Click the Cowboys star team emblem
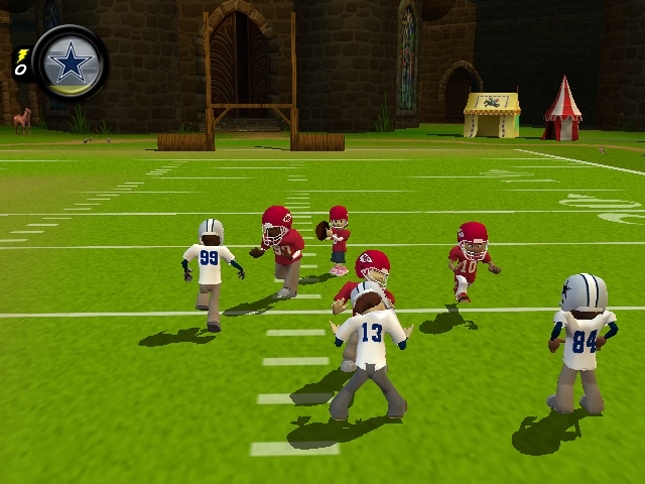Screen dimensions: 645x484 71,61
